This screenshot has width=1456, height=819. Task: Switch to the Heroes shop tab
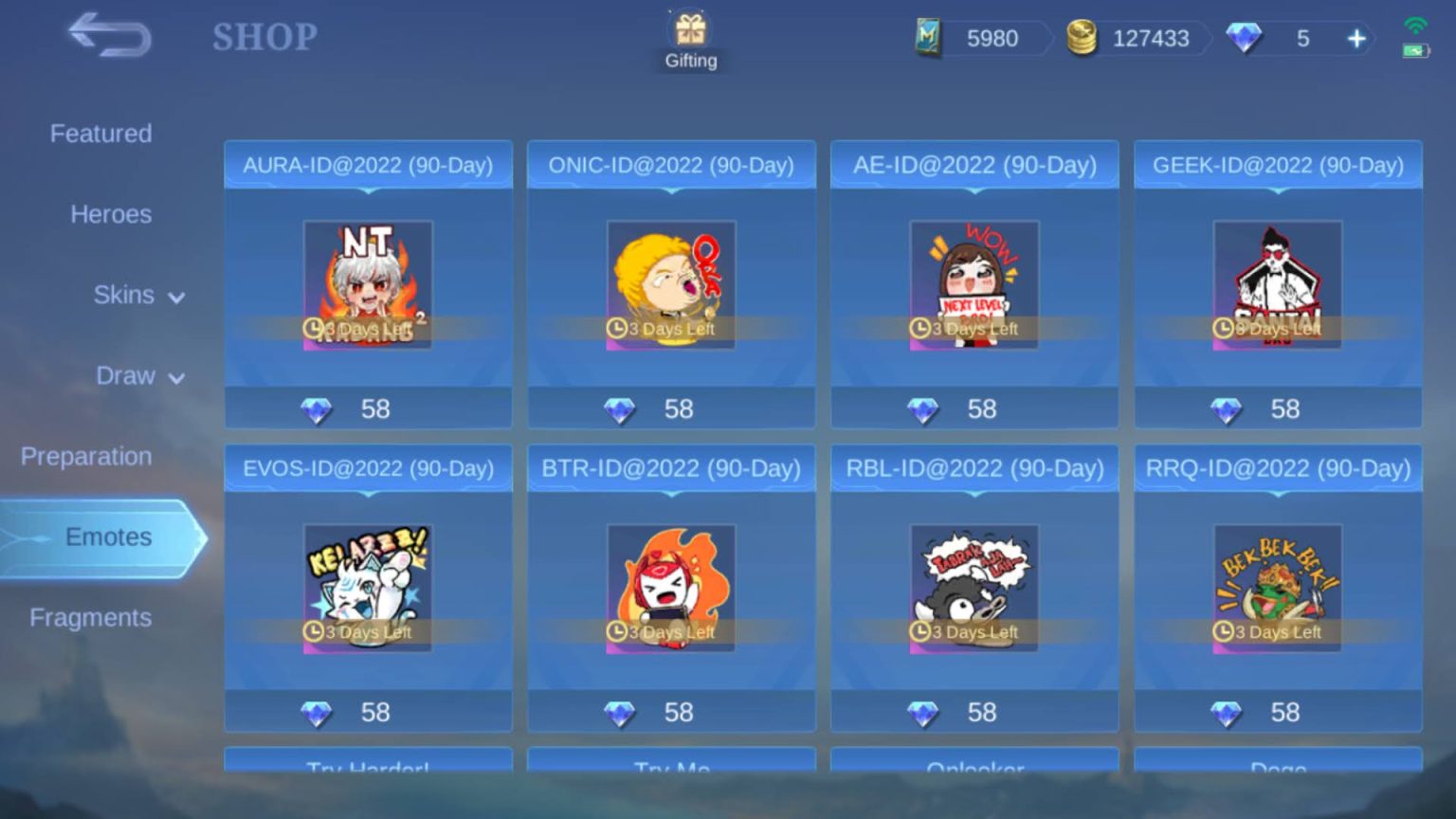(111, 214)
